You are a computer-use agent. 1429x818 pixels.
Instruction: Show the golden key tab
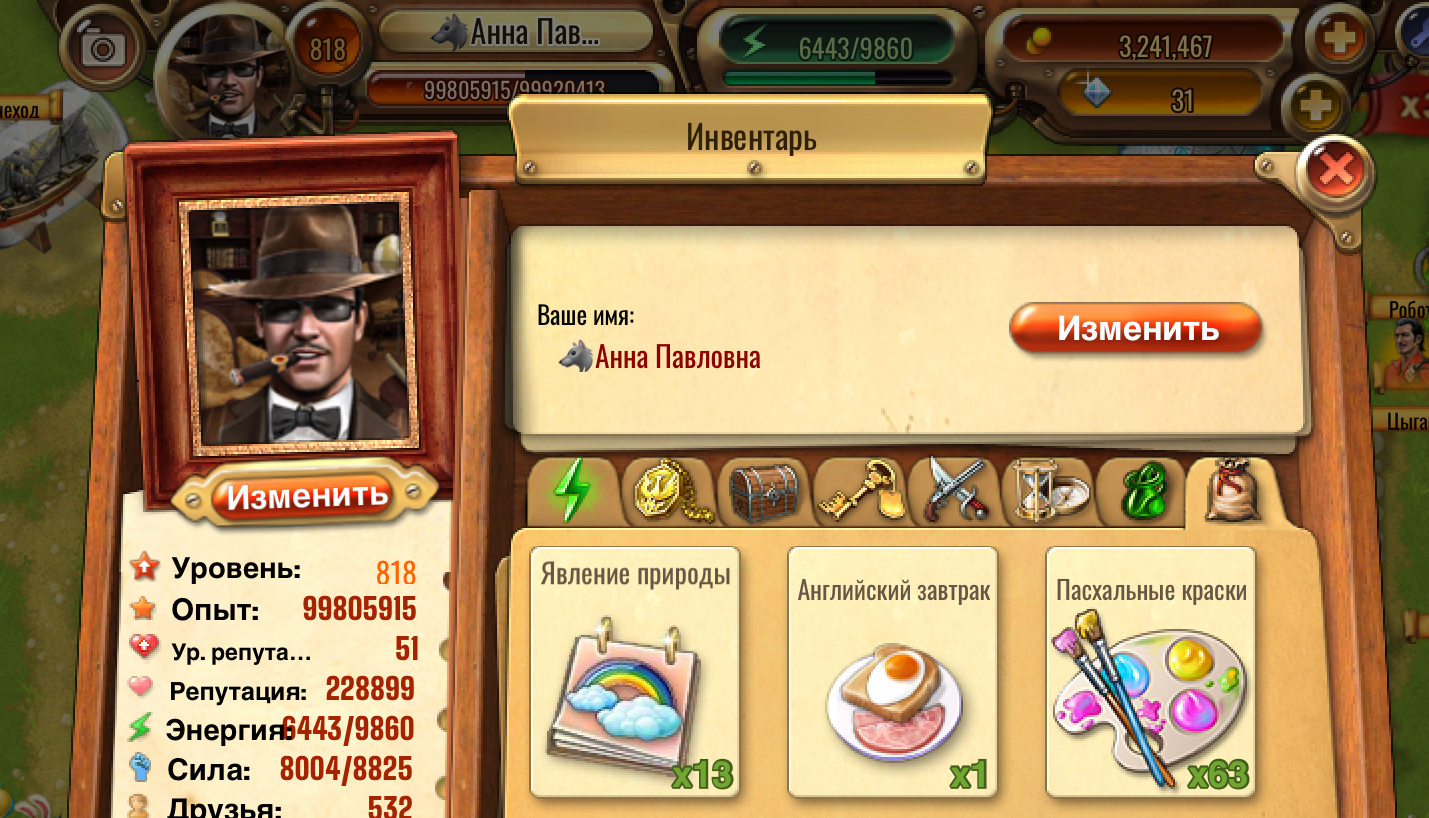(859, 491)
